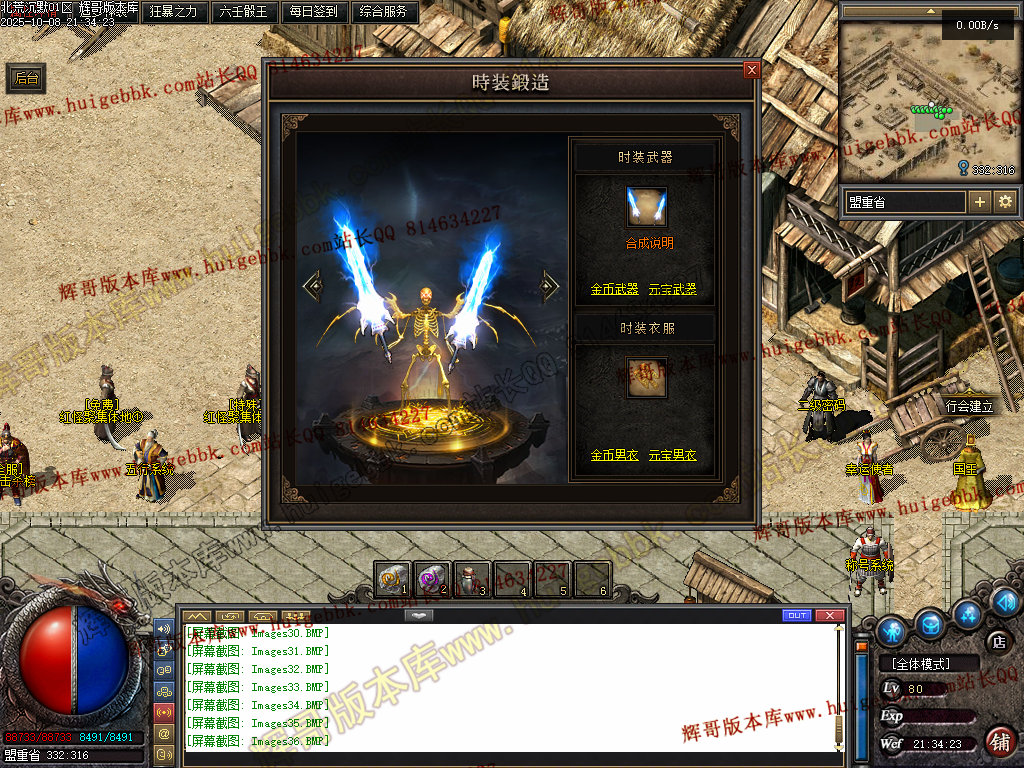
Task: Show the previous fashion preview with left arrow
Action: tap(313, 287)
